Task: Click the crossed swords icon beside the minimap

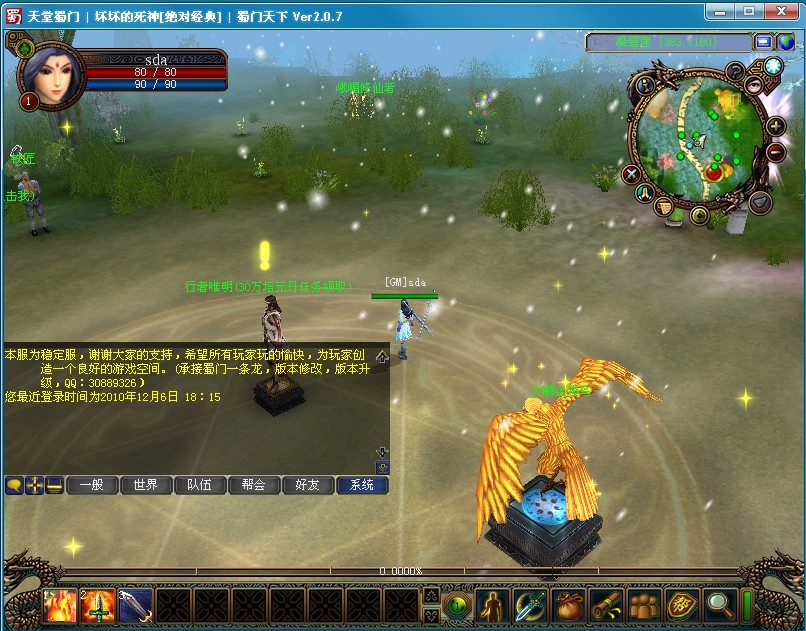Action: (631, 174)
